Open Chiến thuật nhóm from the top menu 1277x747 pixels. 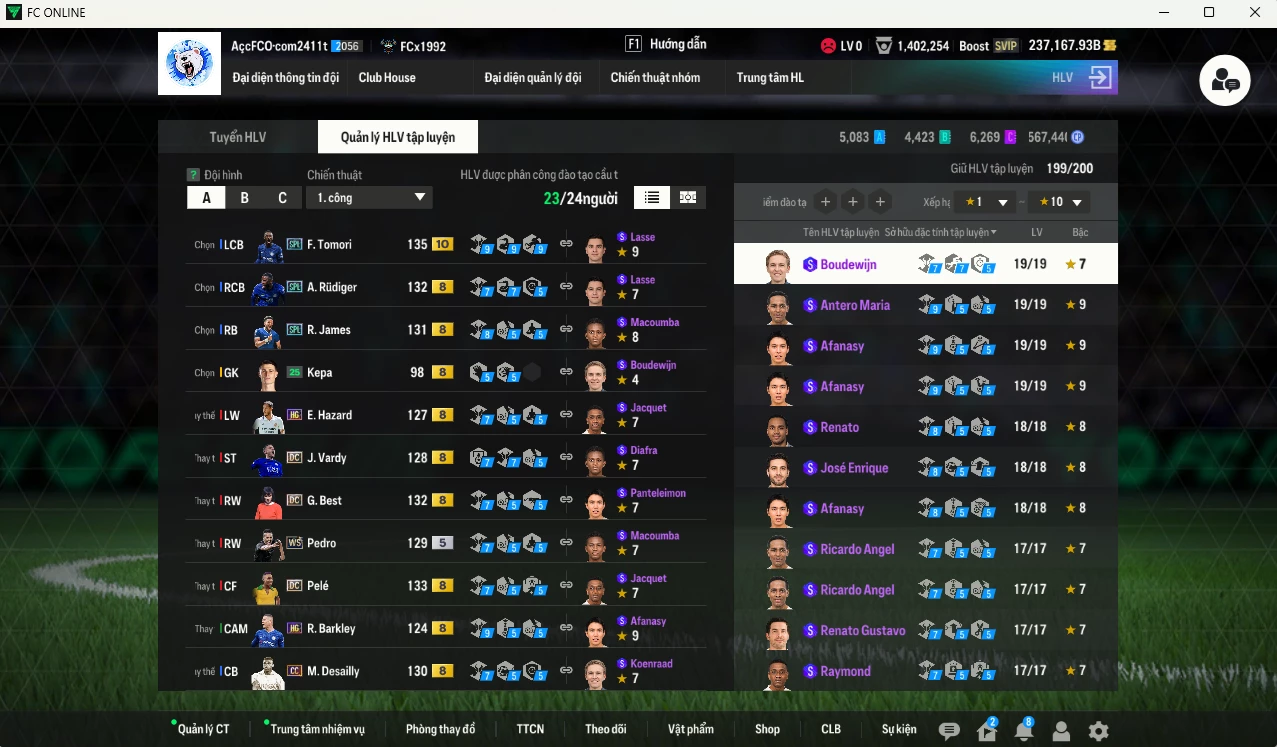click(x=655, y=78)
